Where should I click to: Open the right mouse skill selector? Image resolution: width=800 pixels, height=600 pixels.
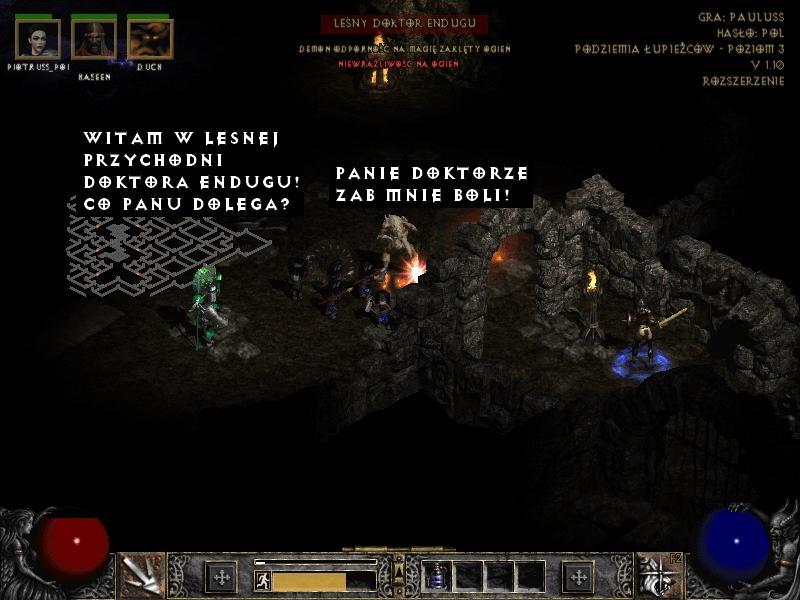[658, 575]
